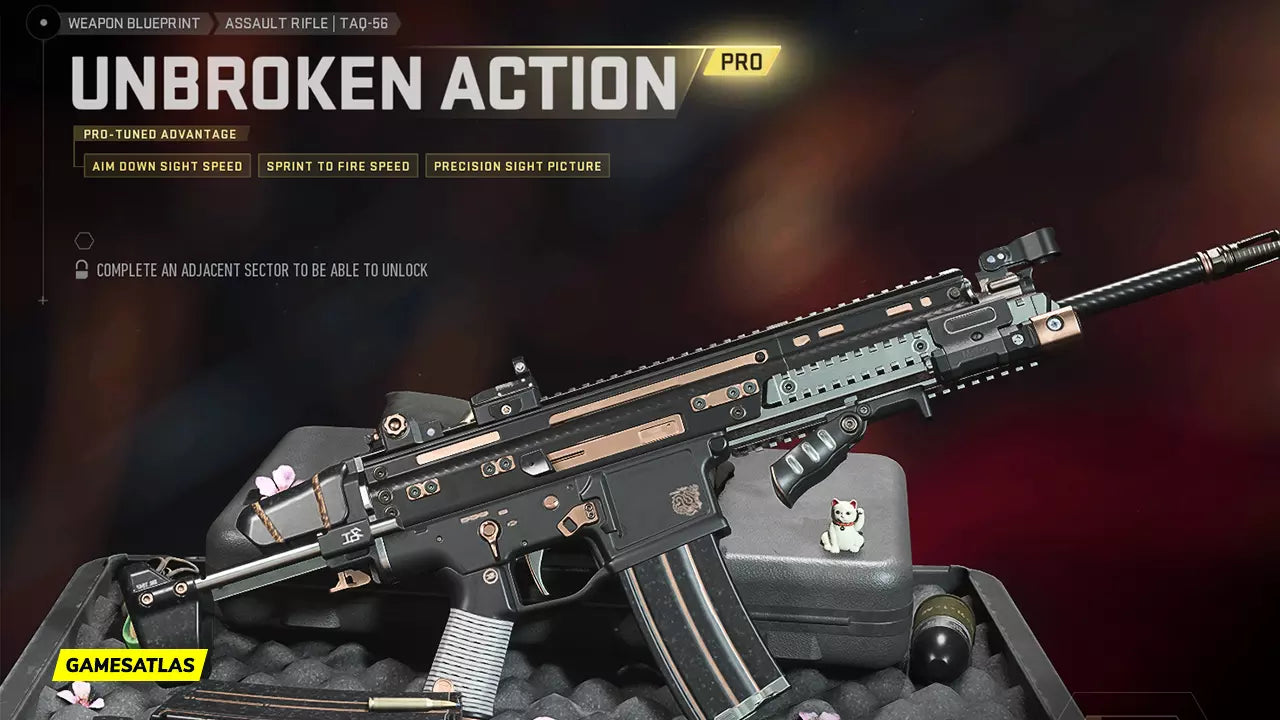Image resolution: width=1280 pixels, height=720 pixels.
Task: Click the yellow PRO badge
Action: [x=741, y=62]
